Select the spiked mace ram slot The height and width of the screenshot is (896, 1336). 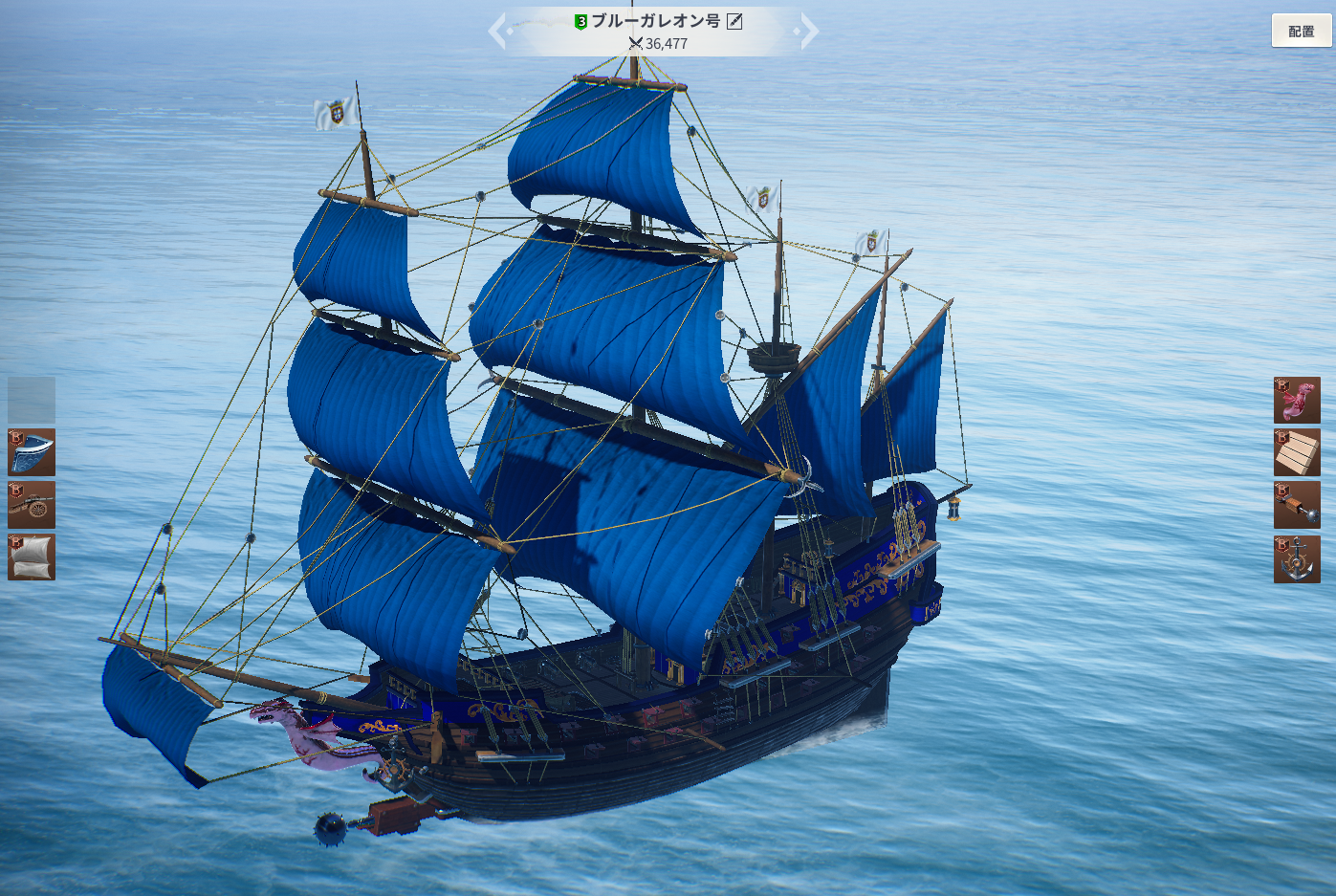1297,505
